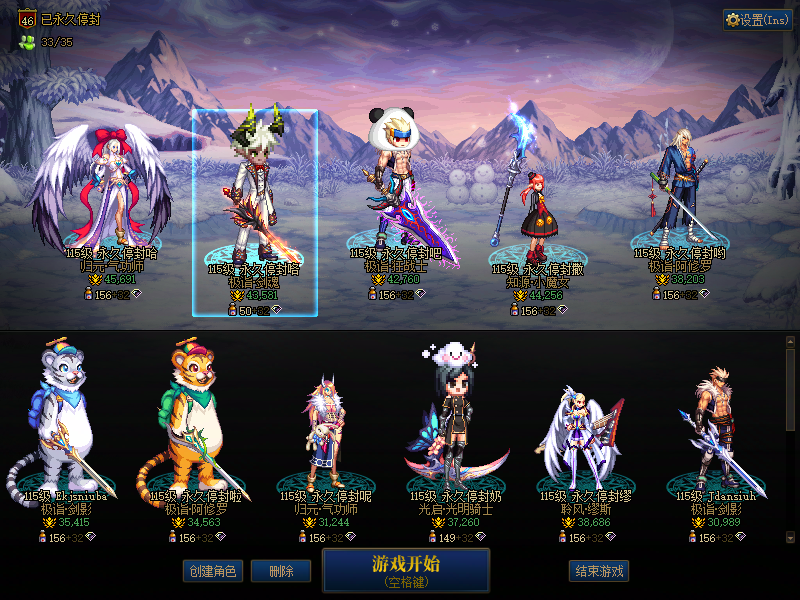This screenshot has width=800, height=600.
Task: Click the 创建角色 create character button
Action: [x=212, y=571]
